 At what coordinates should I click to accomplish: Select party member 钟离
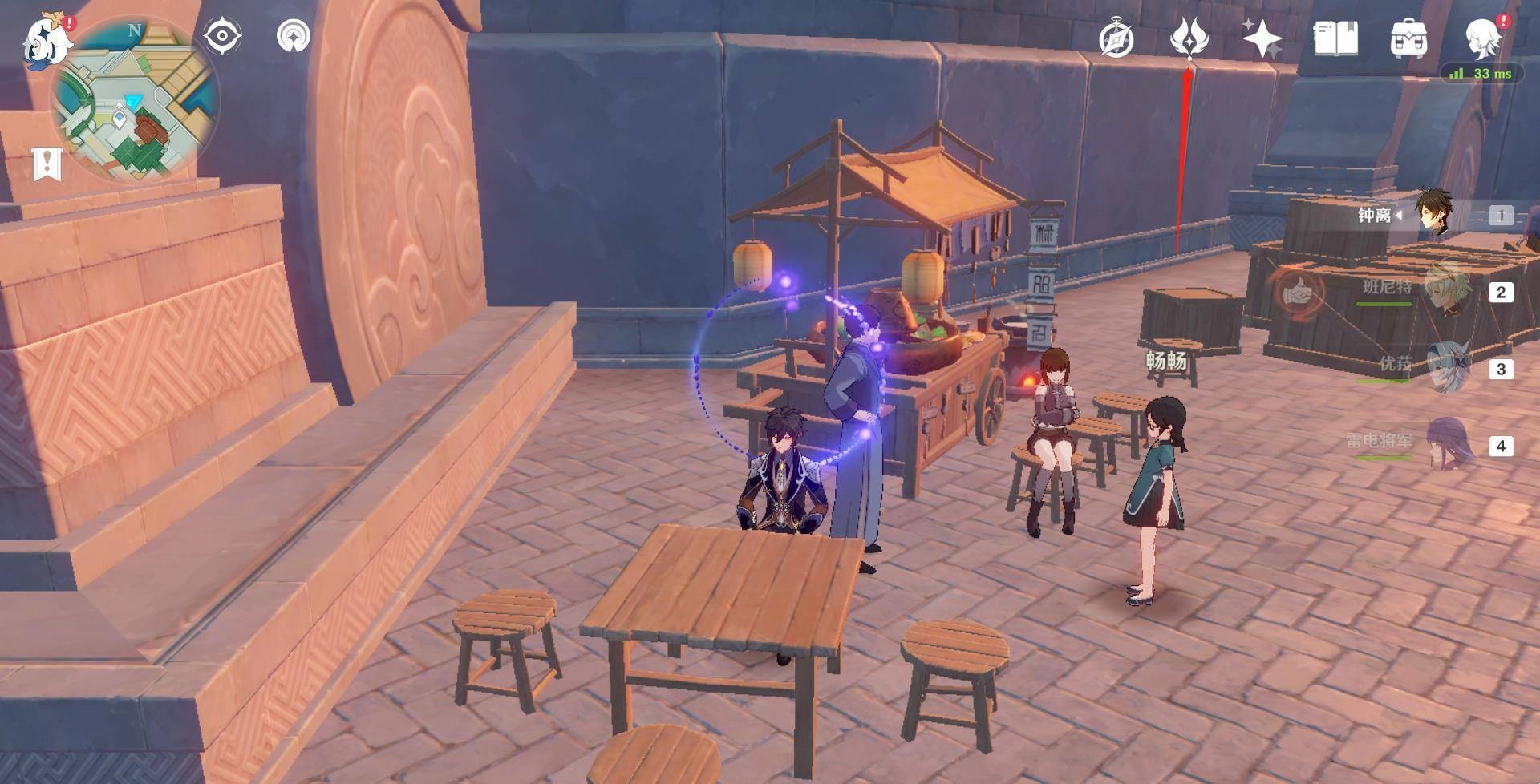coord(1432,214)
